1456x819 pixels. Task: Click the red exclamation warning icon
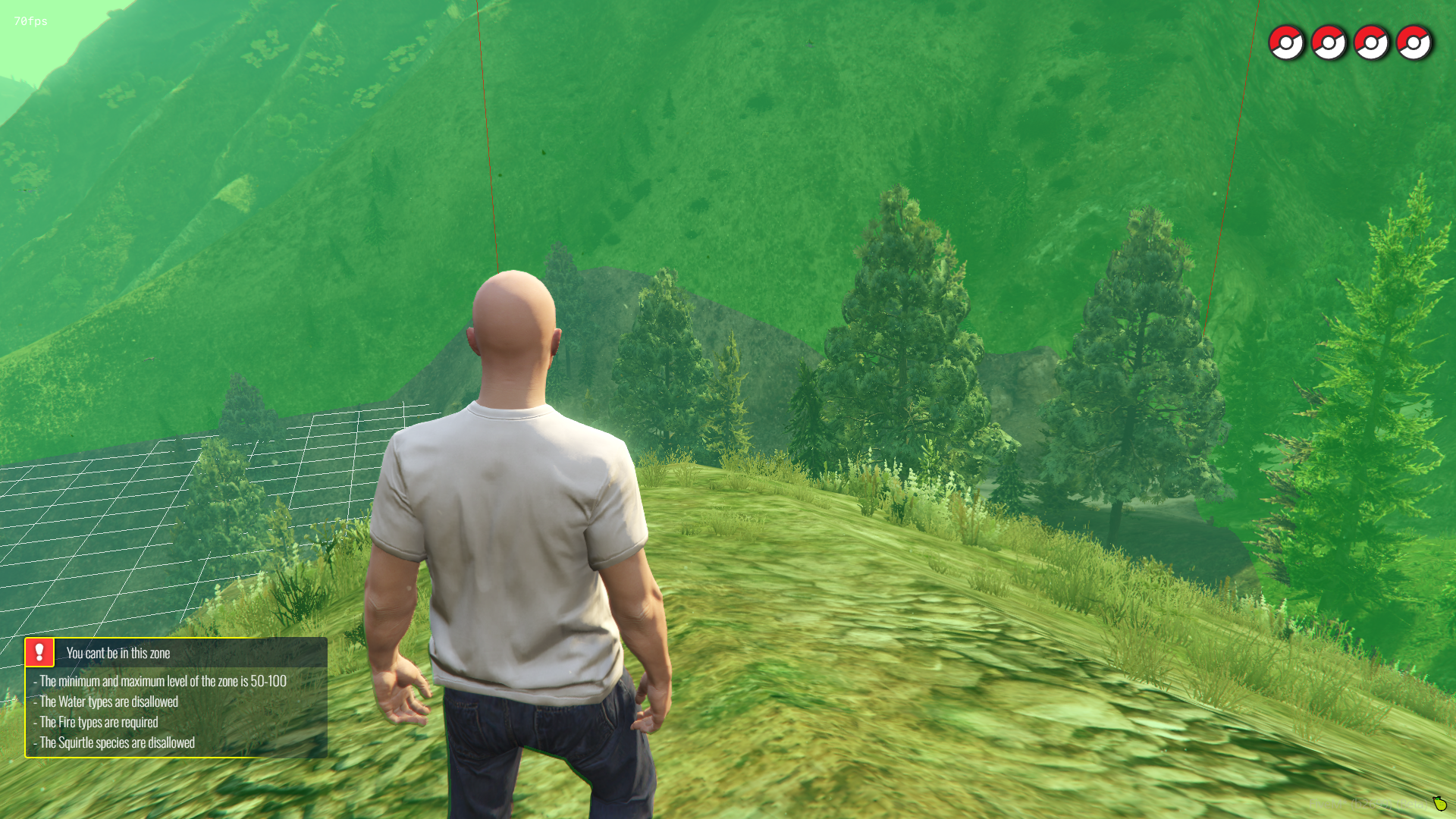point(39,652)
